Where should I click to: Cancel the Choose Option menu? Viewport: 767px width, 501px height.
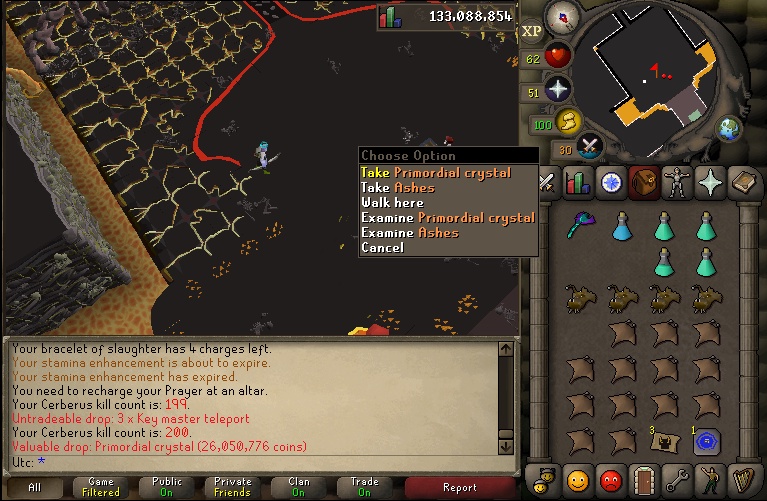(x=382, y=248)
